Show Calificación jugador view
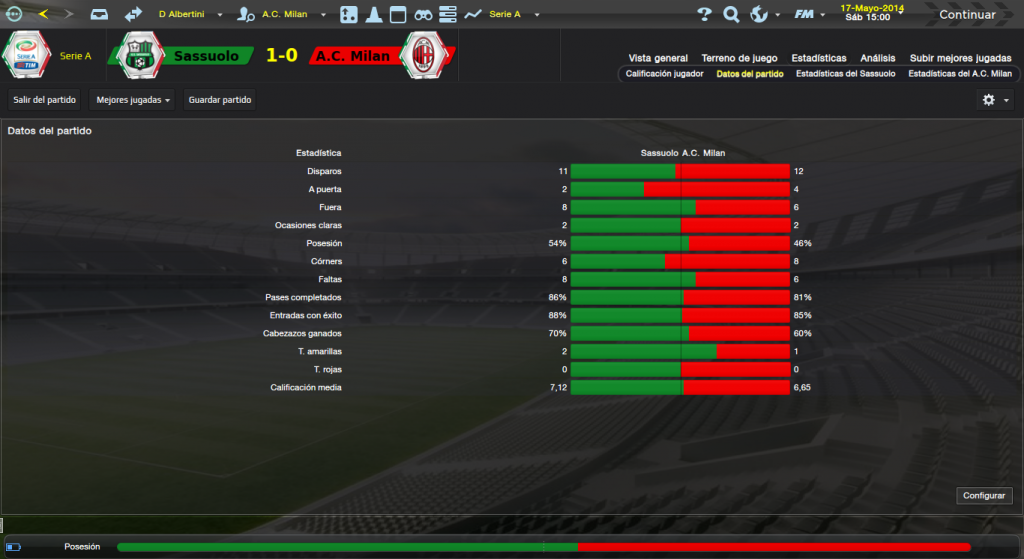 coord(665,74)
